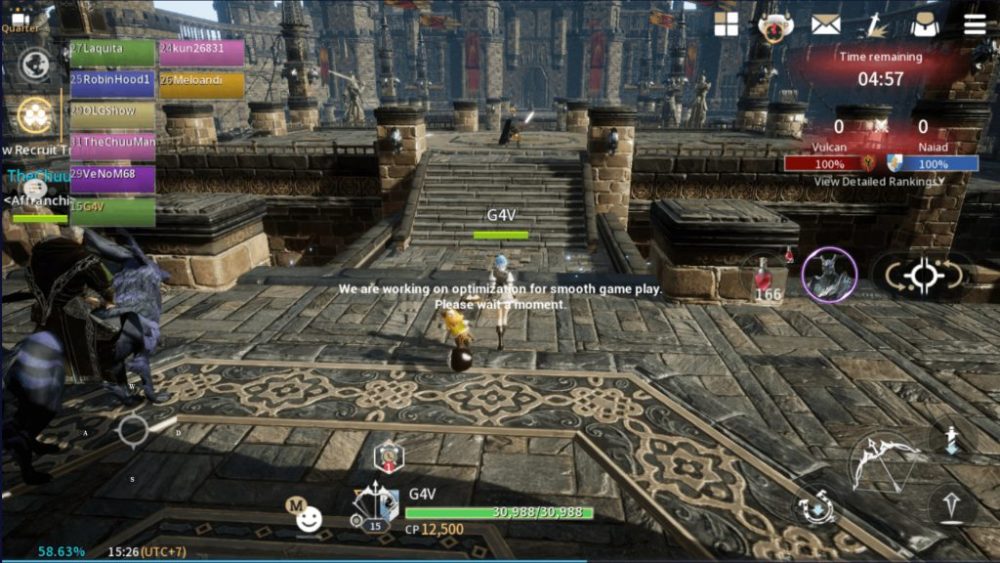Screen dimensions: 1000x563
Task: Open the mail envelope inbox
Action: pos(825,24)
